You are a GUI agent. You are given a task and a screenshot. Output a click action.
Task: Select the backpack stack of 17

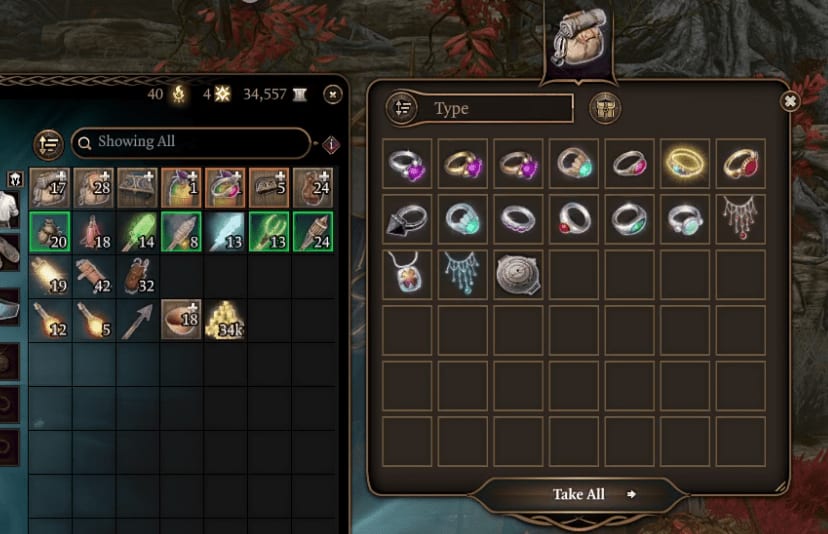coord(49,188)
